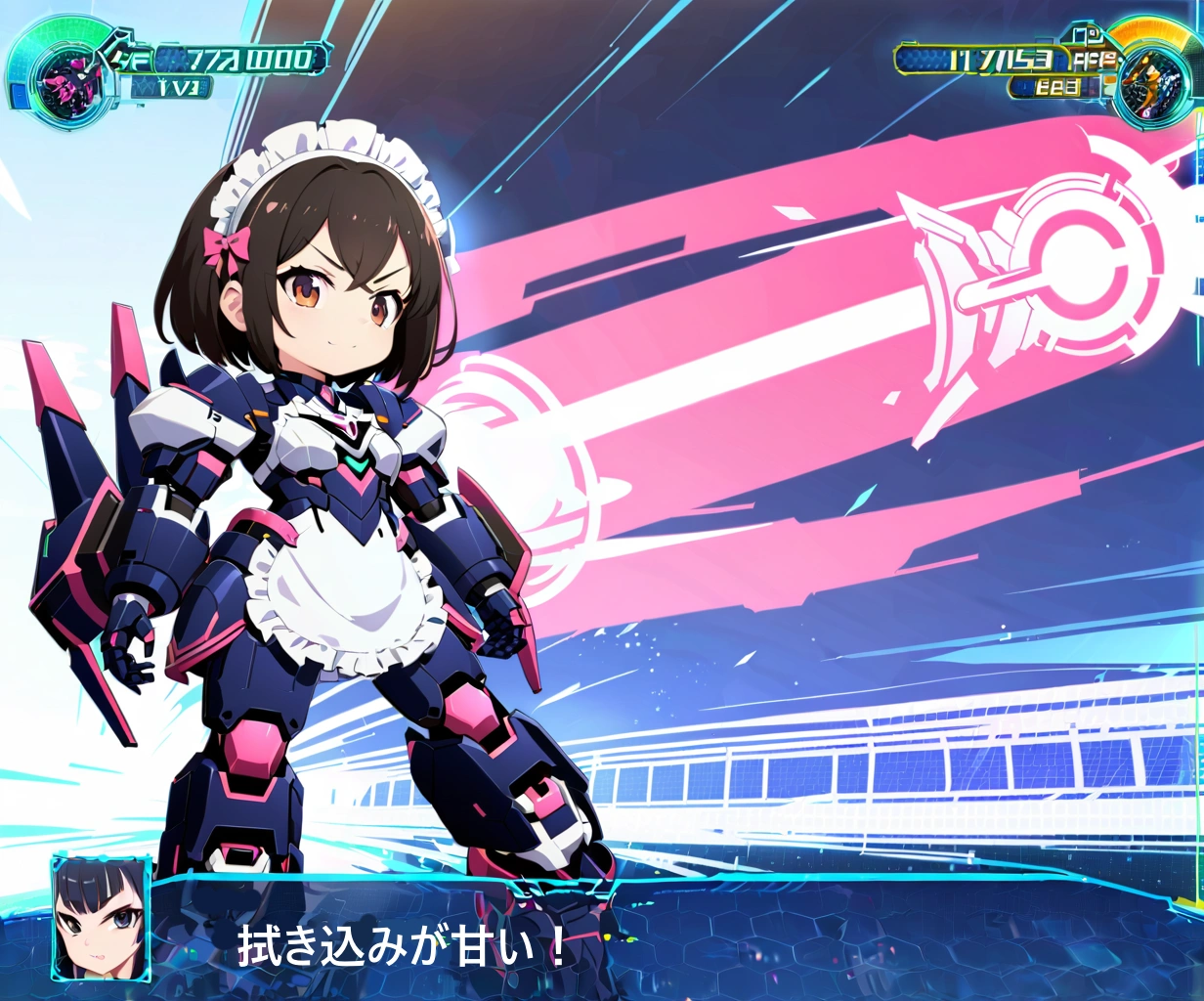This screenshot has height=1001, width=1204.
Task: Click the top-right orange enemy unit emblem
Action: [1151, 79]
